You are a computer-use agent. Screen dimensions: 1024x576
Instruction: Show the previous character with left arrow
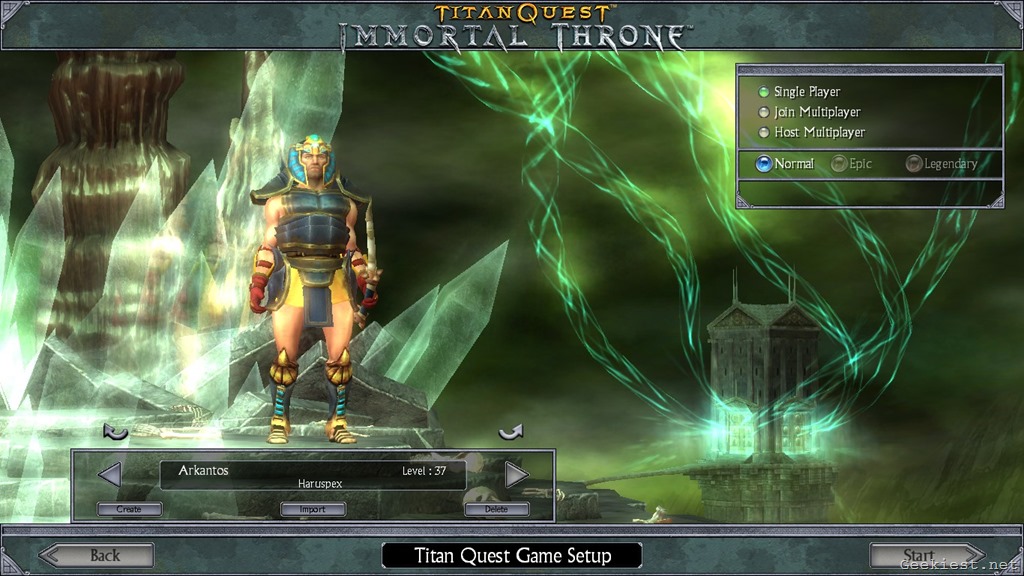pyautogui.click(x=110, y=474)
